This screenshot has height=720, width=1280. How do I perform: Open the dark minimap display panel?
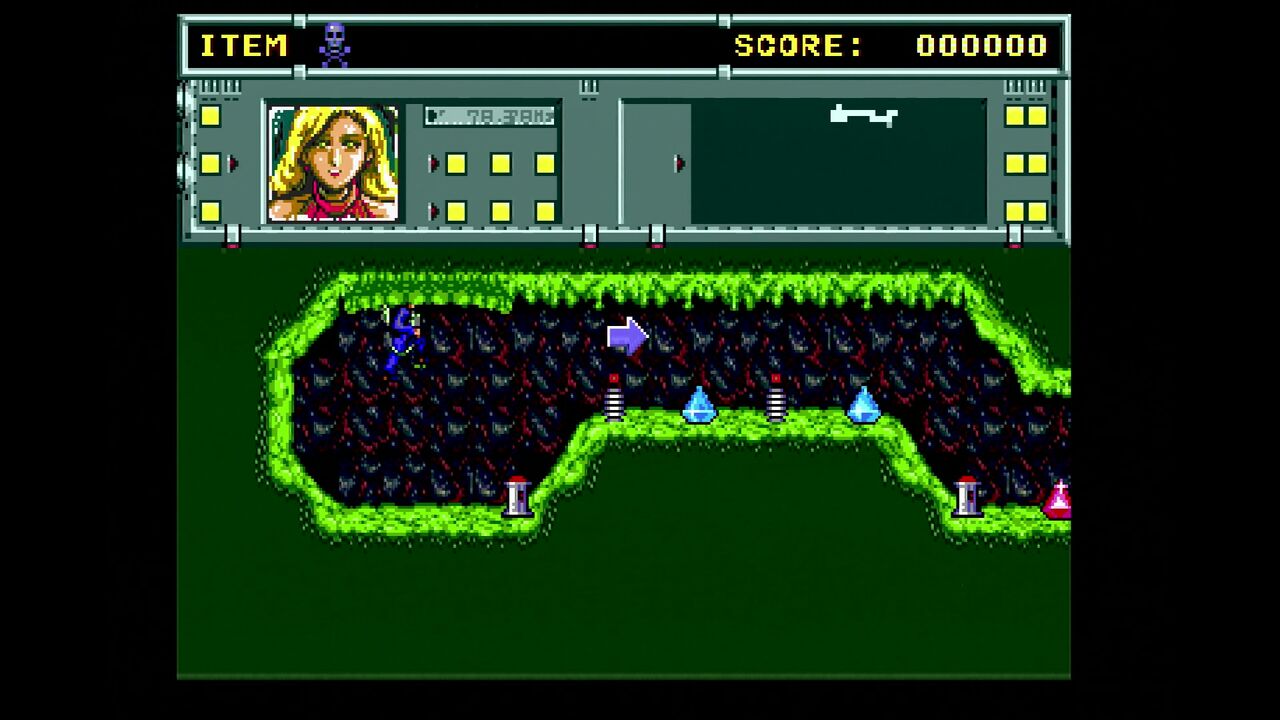[838, 162]
